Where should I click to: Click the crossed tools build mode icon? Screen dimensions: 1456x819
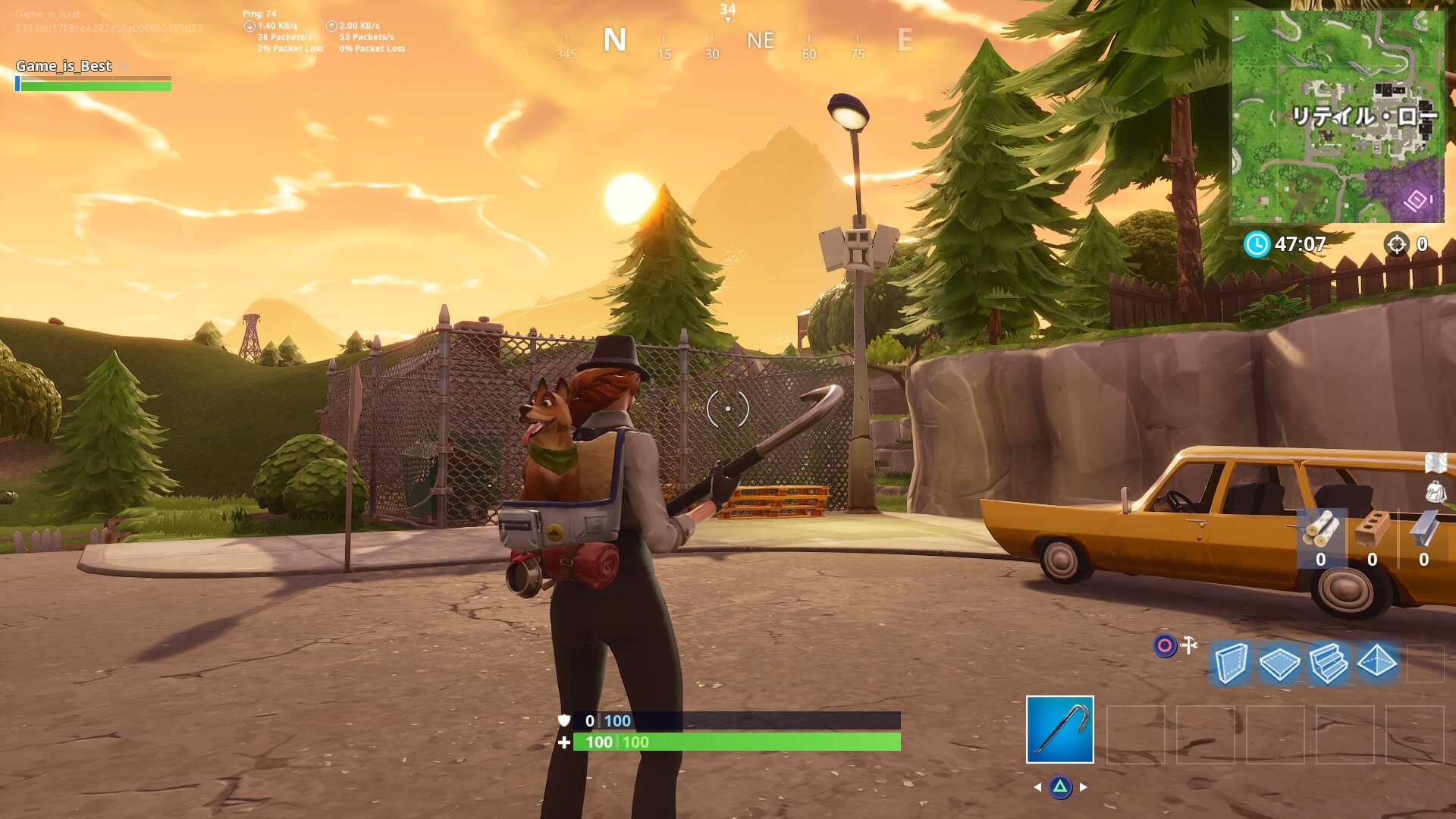(x=1188, y=645)
